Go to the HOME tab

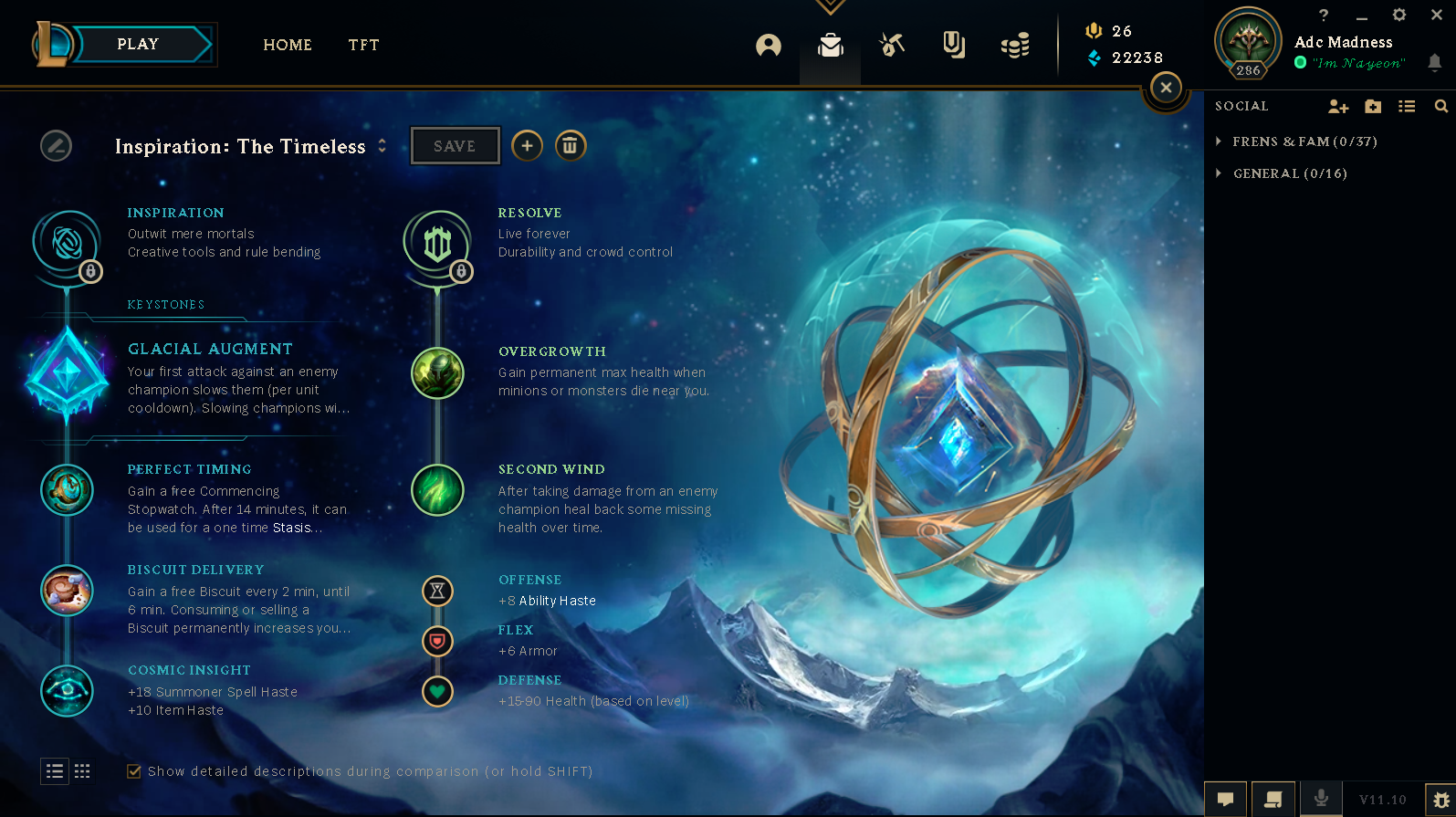(x=288, y=45)
